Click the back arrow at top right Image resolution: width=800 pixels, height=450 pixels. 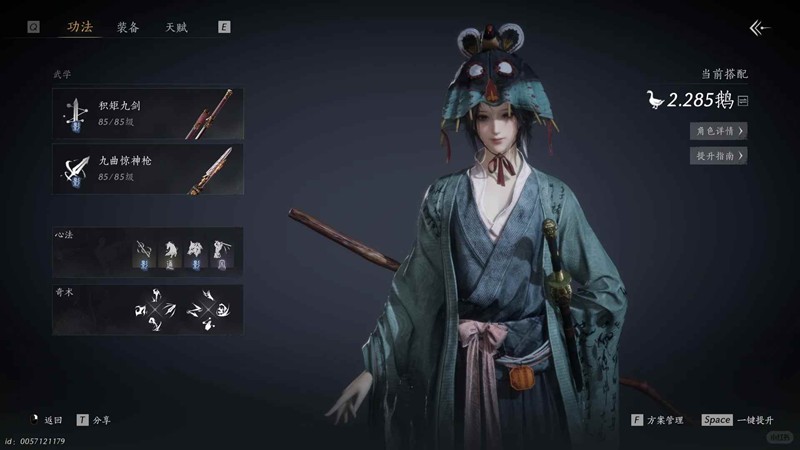point(760,28)
